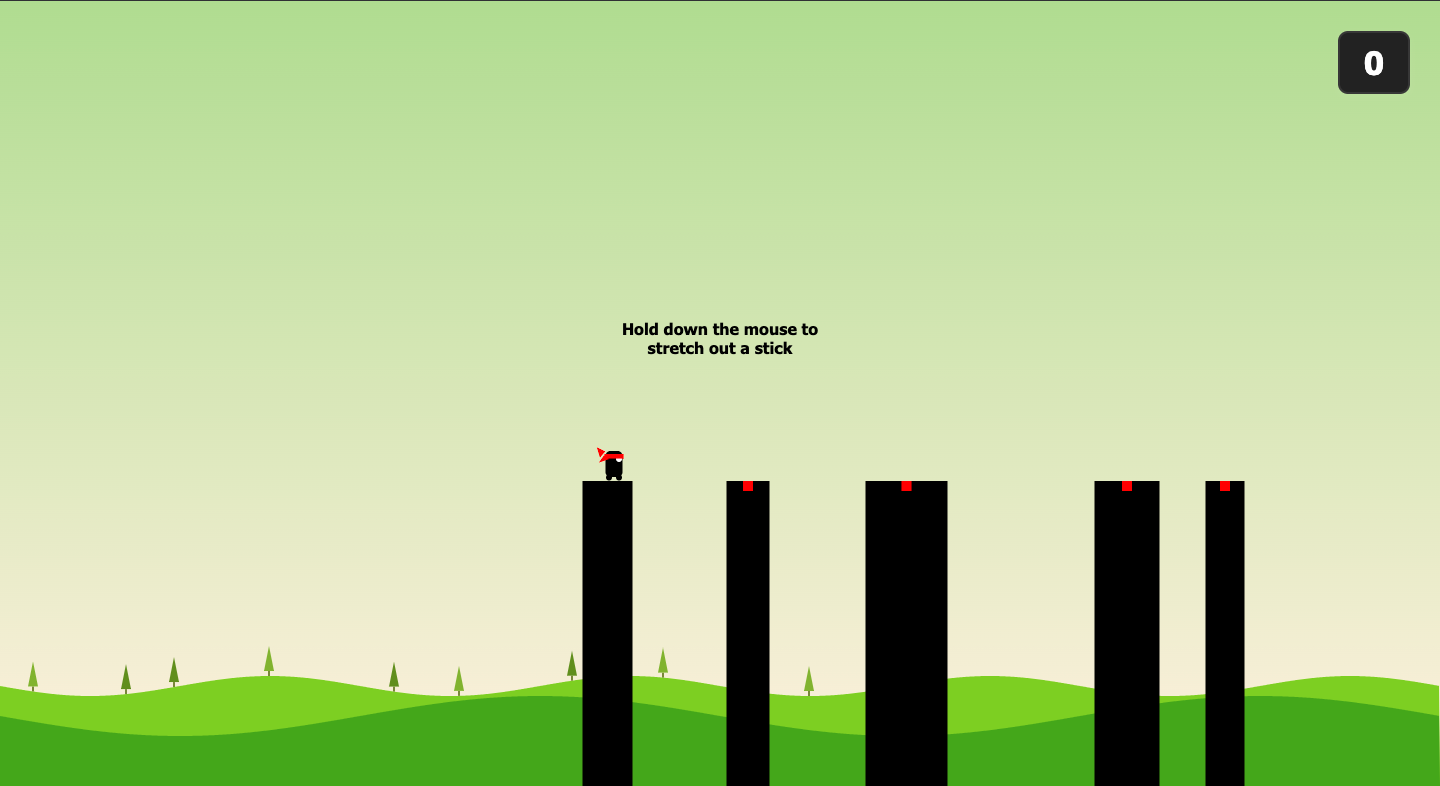The height and width of the screenshot is (786, 1440).
Task: Click the instruction text about stretching a stick
Action: click(719, 338)
